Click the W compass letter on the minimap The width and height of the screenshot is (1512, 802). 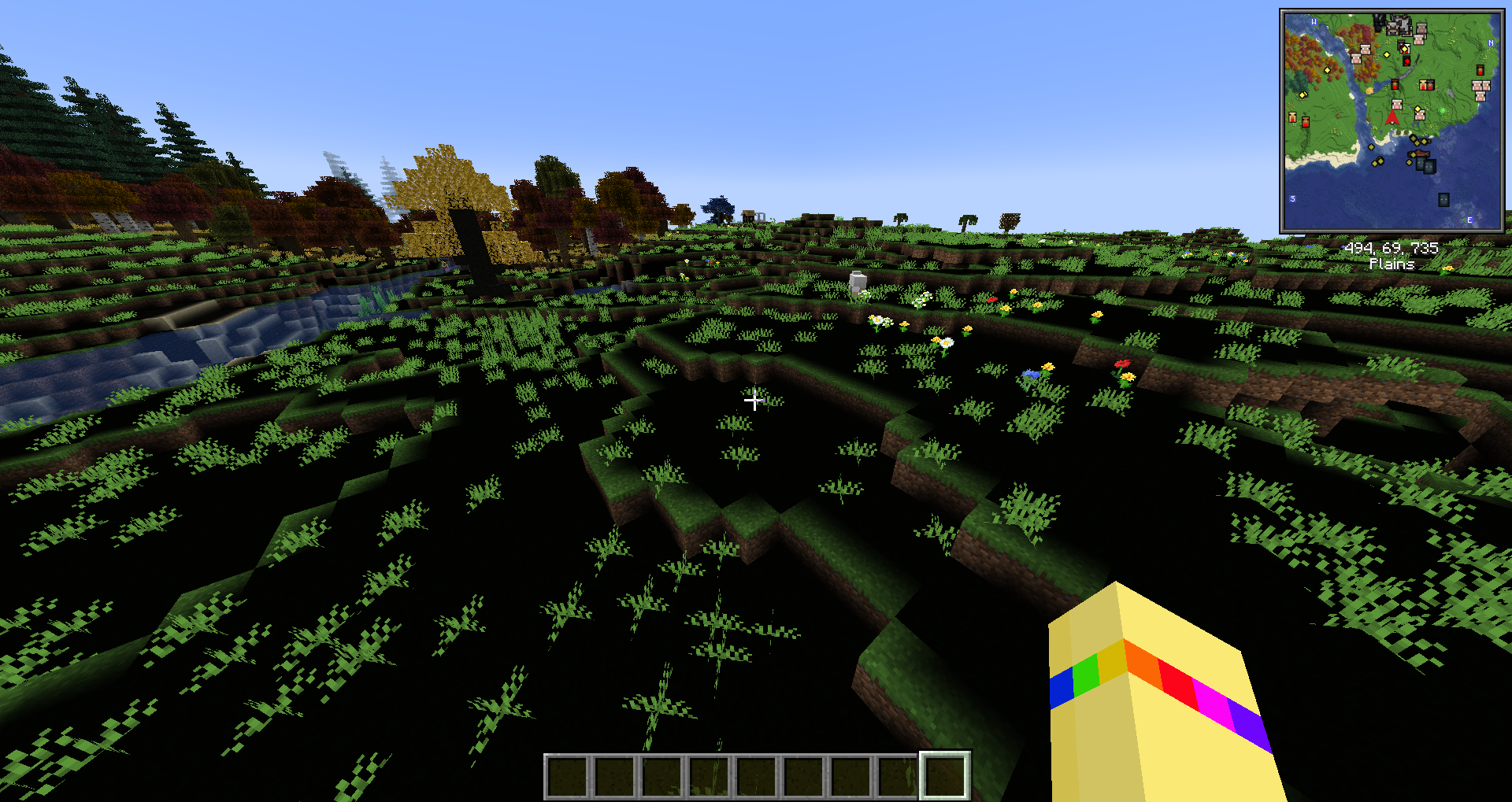[x=1314, y=22]
